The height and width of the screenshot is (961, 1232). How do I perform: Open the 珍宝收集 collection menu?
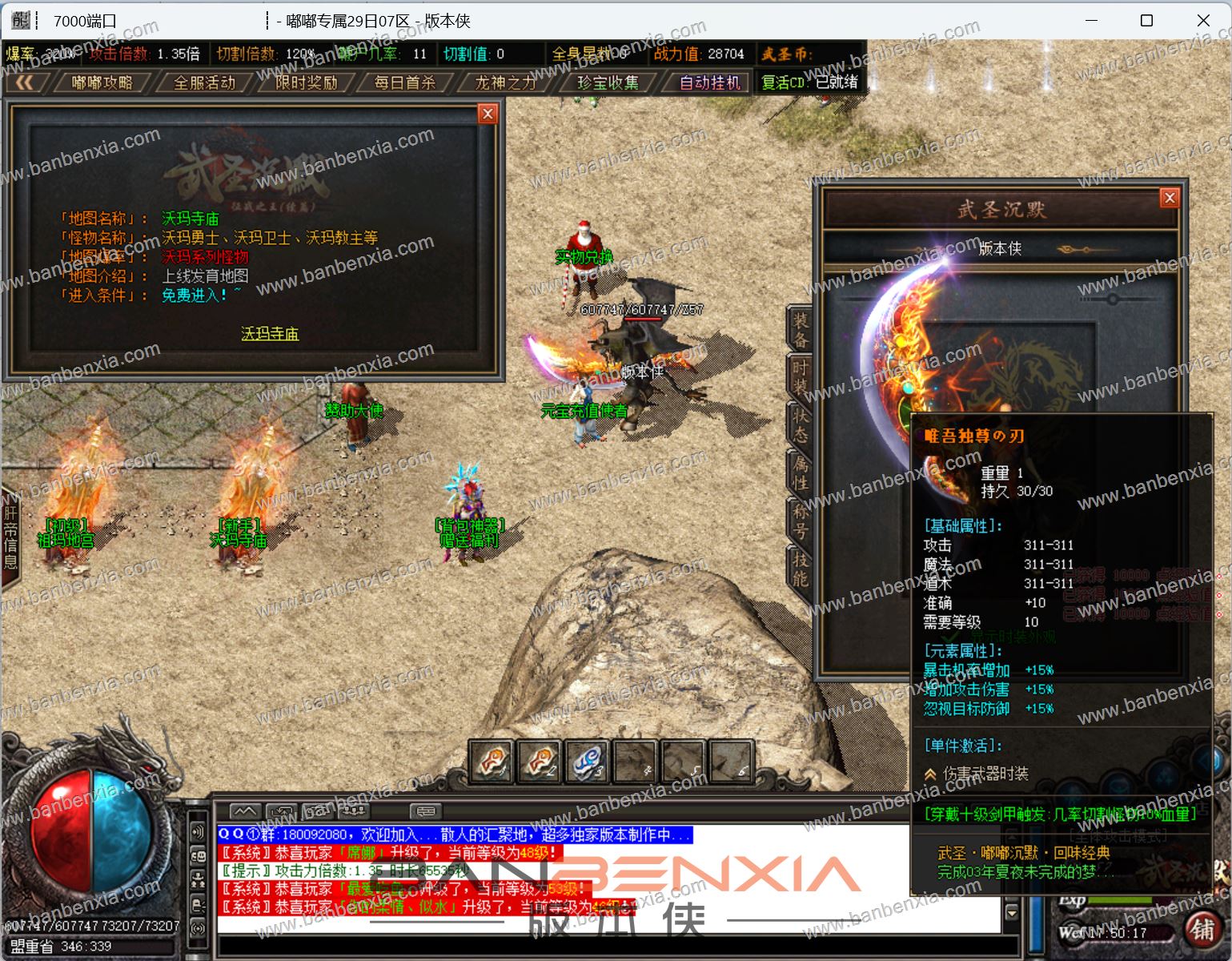tap(608, 82)
